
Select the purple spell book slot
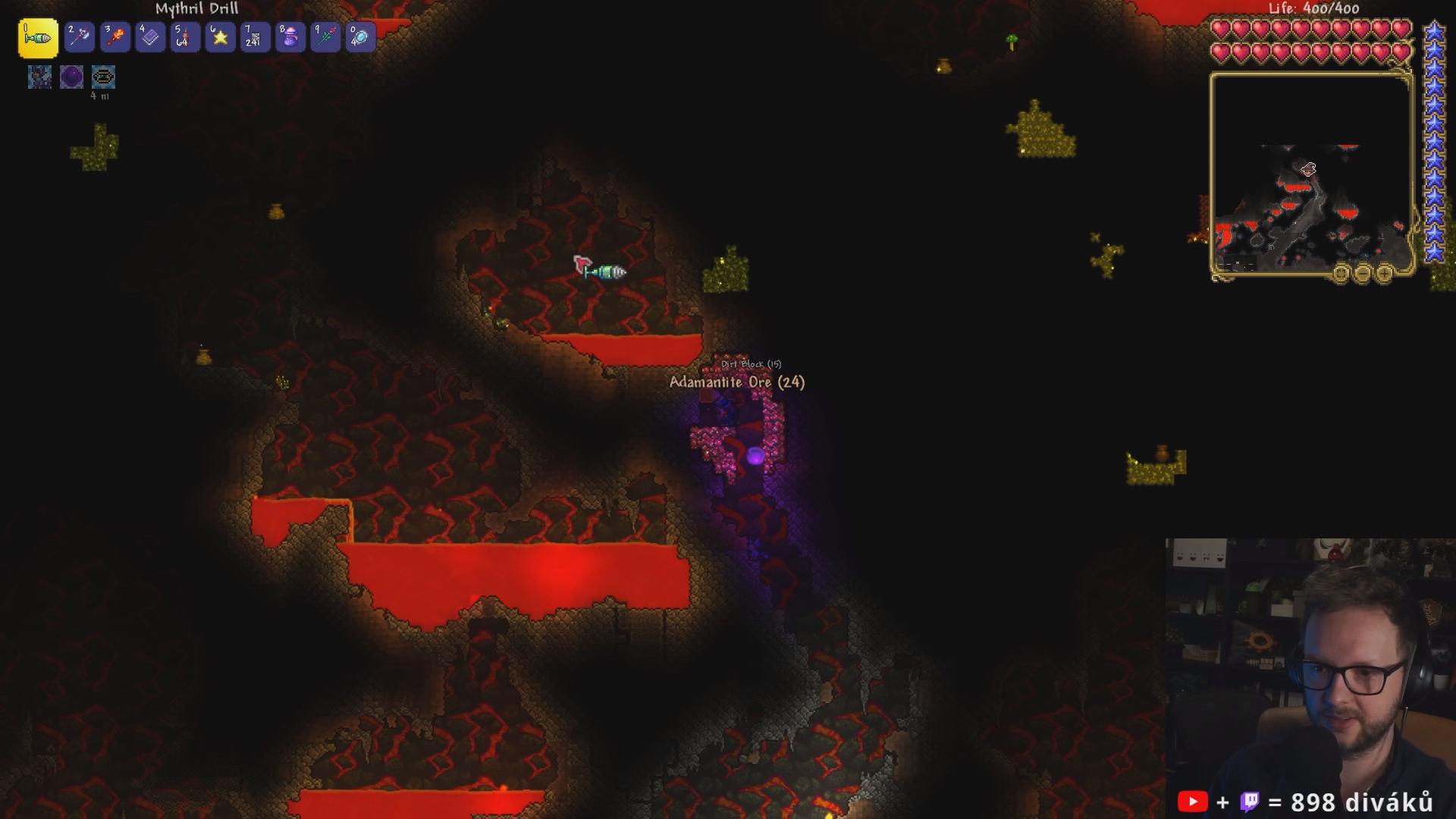pos(149,37)
